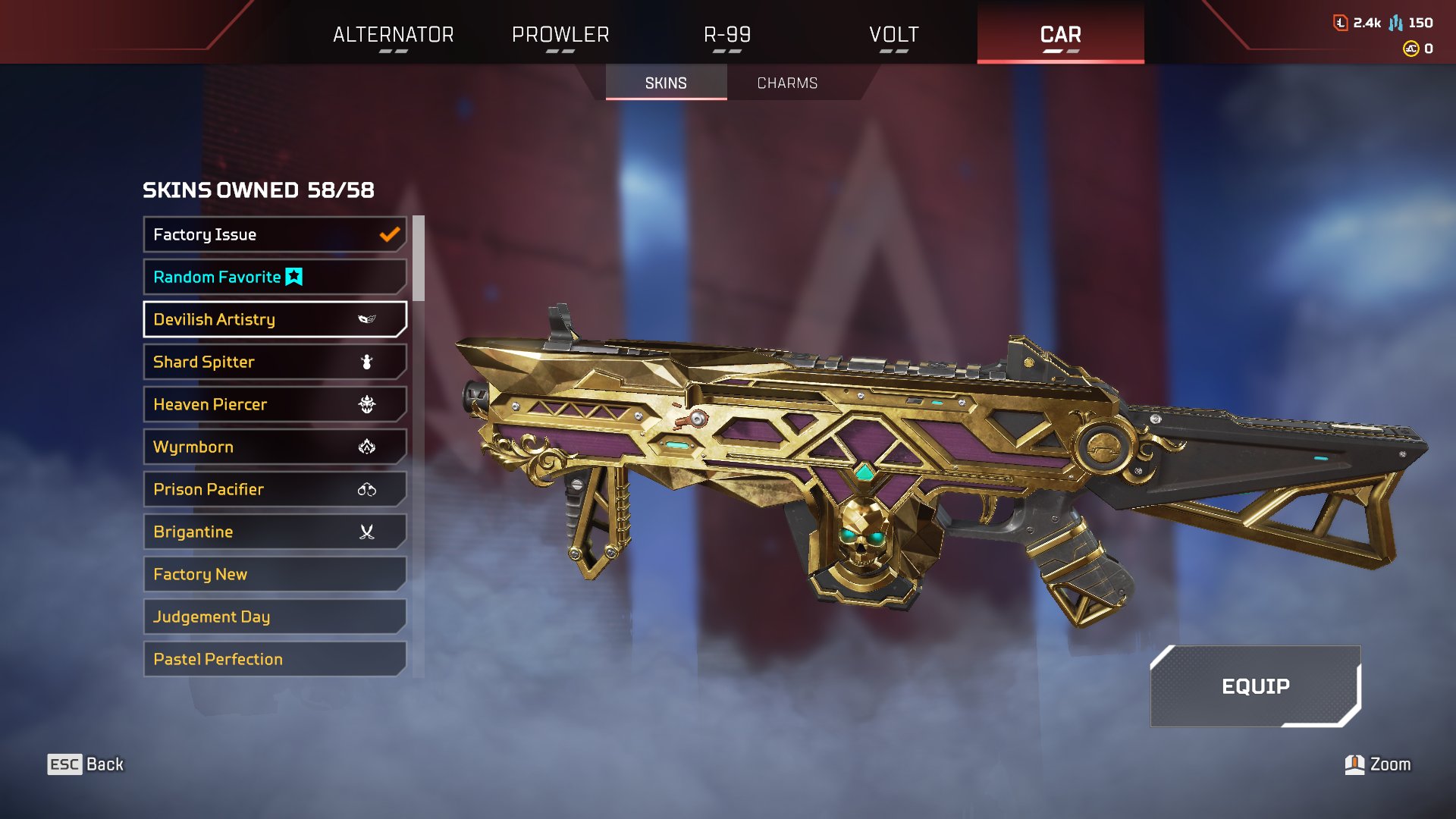Choose the Wyrmborn skin

click(275, 447)
